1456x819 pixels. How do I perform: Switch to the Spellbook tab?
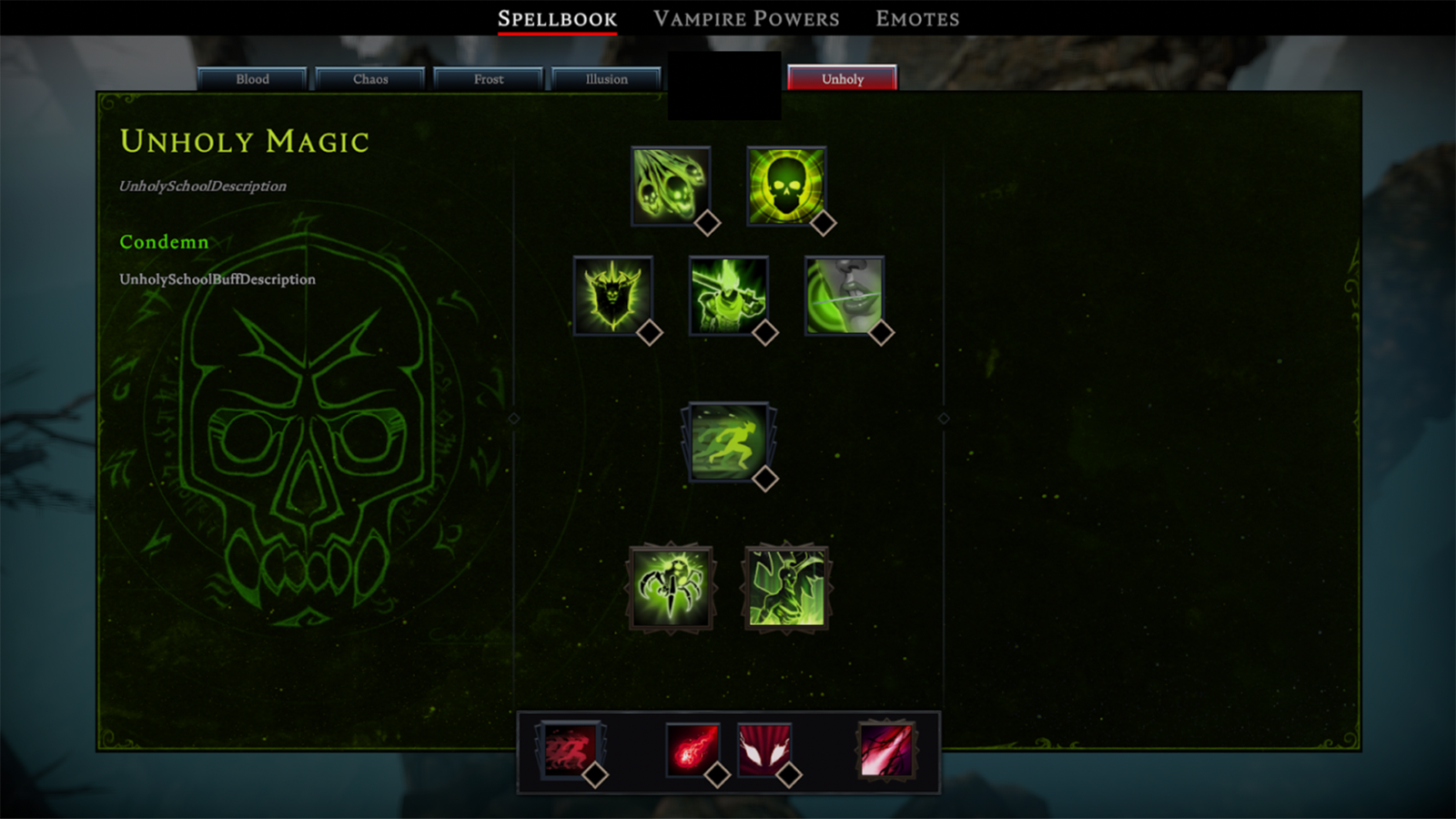pyautogui.click(x=557, y=19)
